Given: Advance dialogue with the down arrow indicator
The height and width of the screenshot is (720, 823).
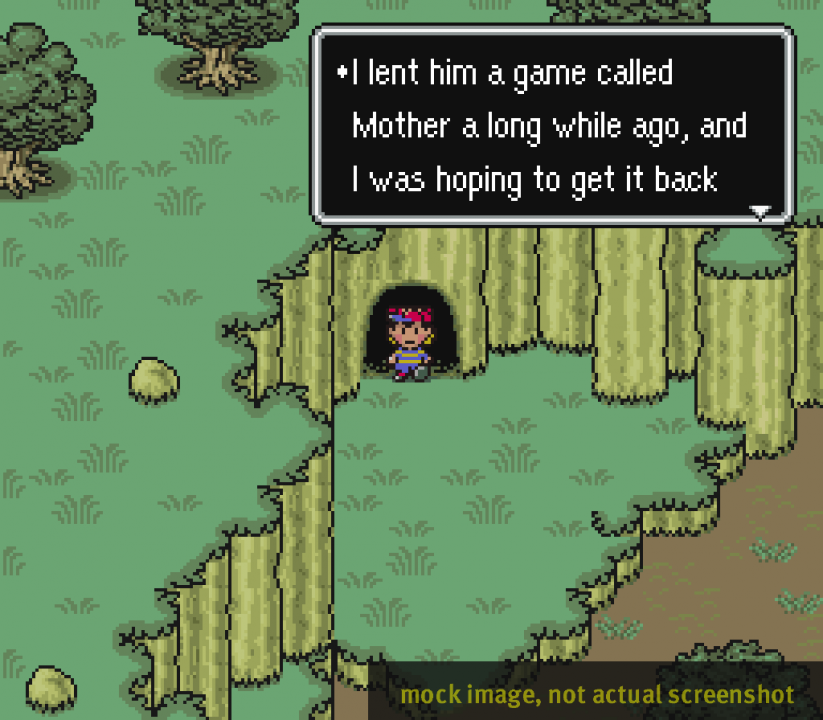Looking at the screenshot, I should coord(761,212).
